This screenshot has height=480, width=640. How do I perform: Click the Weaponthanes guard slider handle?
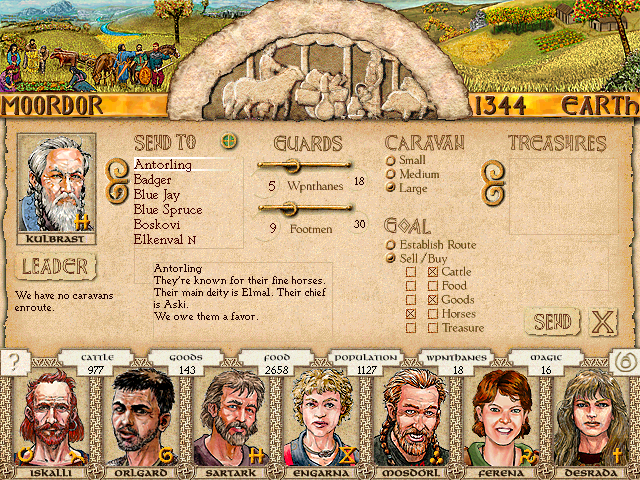[x=293, y=165]
